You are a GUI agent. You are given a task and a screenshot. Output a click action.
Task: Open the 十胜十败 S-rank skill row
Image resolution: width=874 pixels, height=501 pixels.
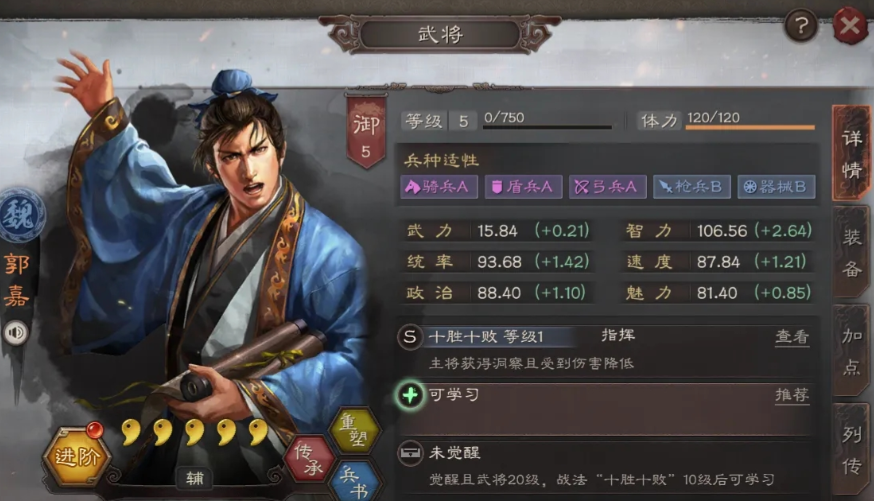[x=560, y=337]
